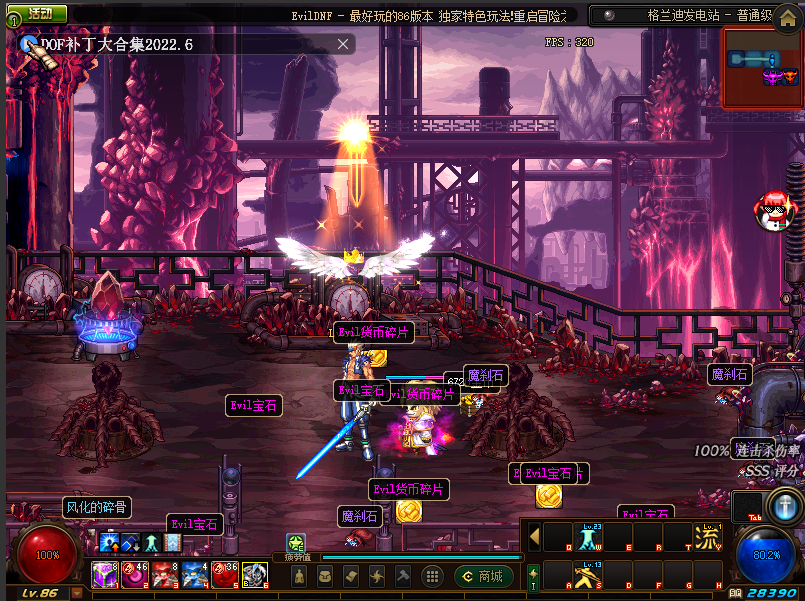Open the round grid menu button
805x601 pixels.
pos(432,576)
